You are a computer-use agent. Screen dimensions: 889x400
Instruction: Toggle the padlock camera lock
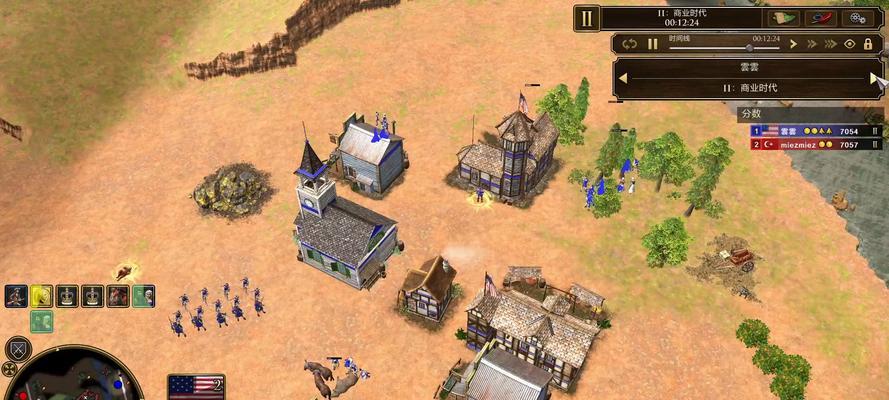(868, 44)
